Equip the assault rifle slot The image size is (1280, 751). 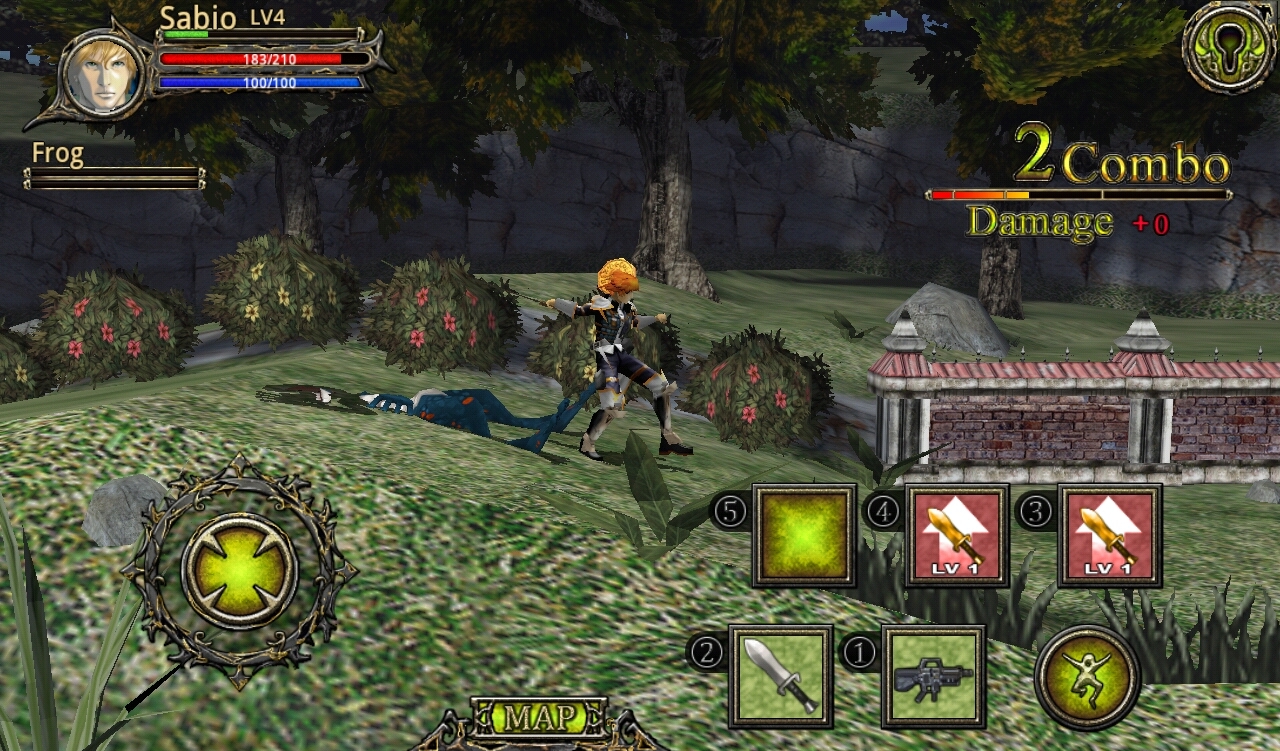[933, 676]
